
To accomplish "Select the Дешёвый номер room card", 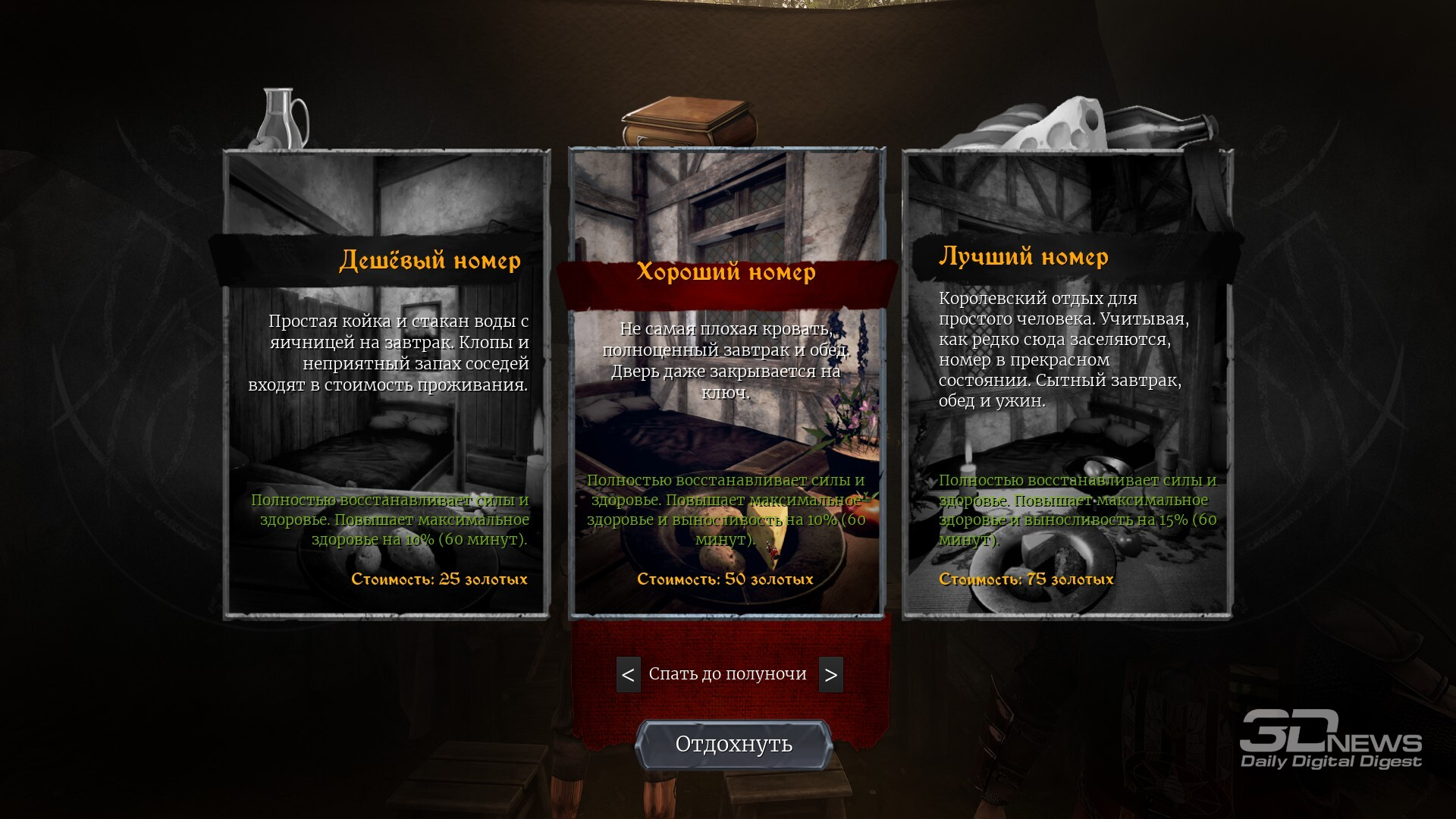I will pyautogui.click(x=387, y=385).
